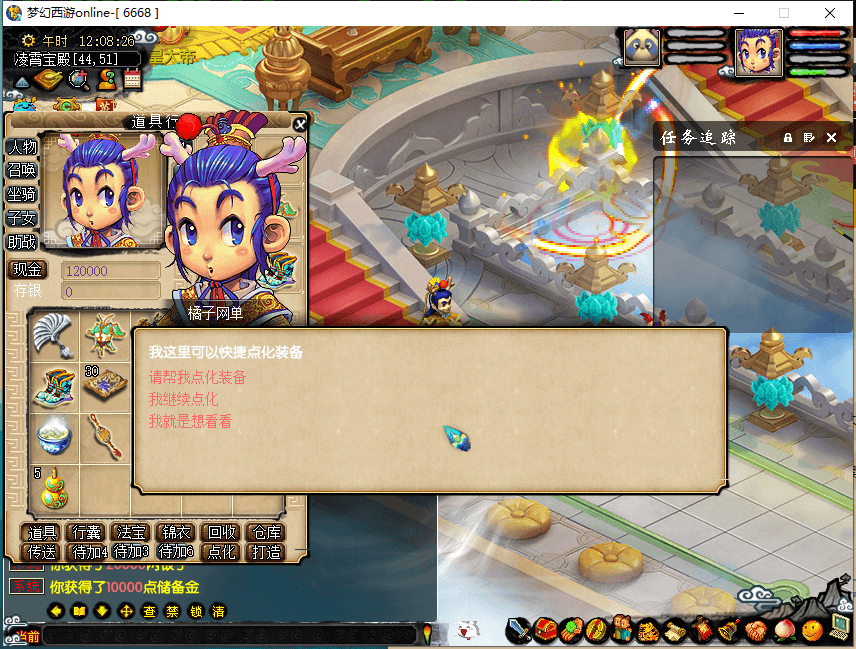
Task: Minimize the game window
Action: pyautogui.click(x=738, y=13)
